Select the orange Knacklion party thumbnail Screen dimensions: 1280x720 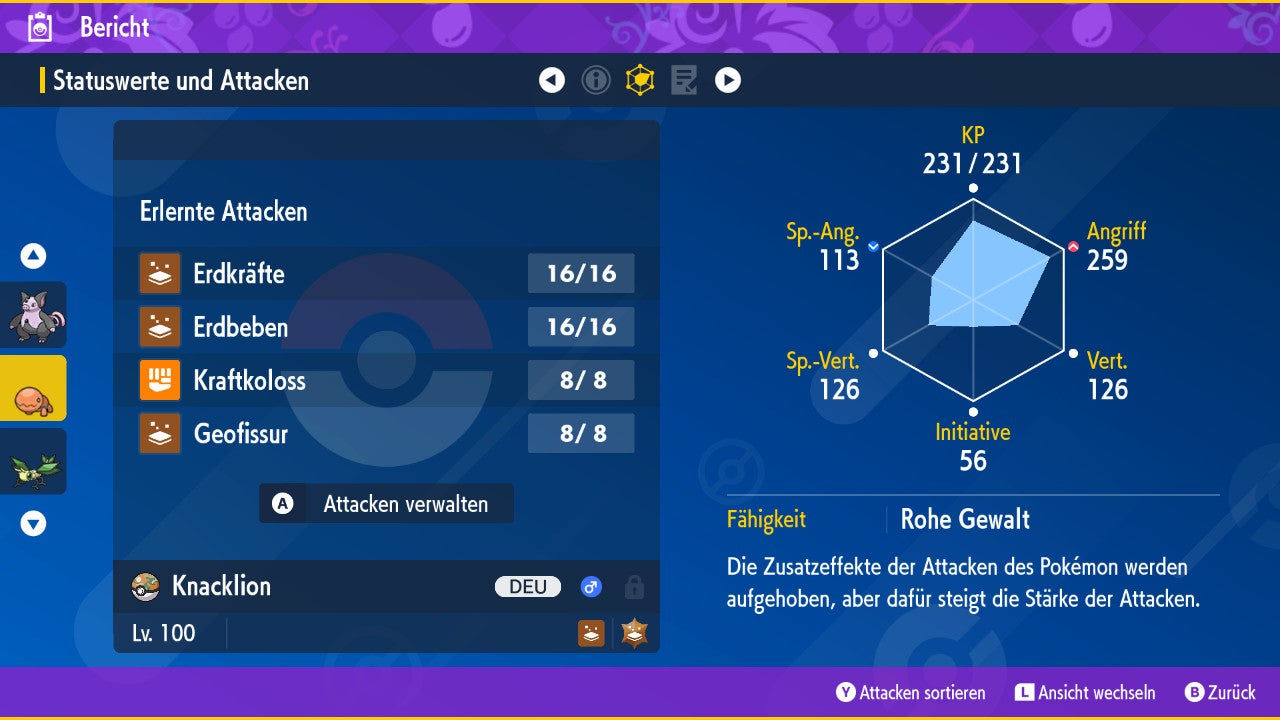34,388
